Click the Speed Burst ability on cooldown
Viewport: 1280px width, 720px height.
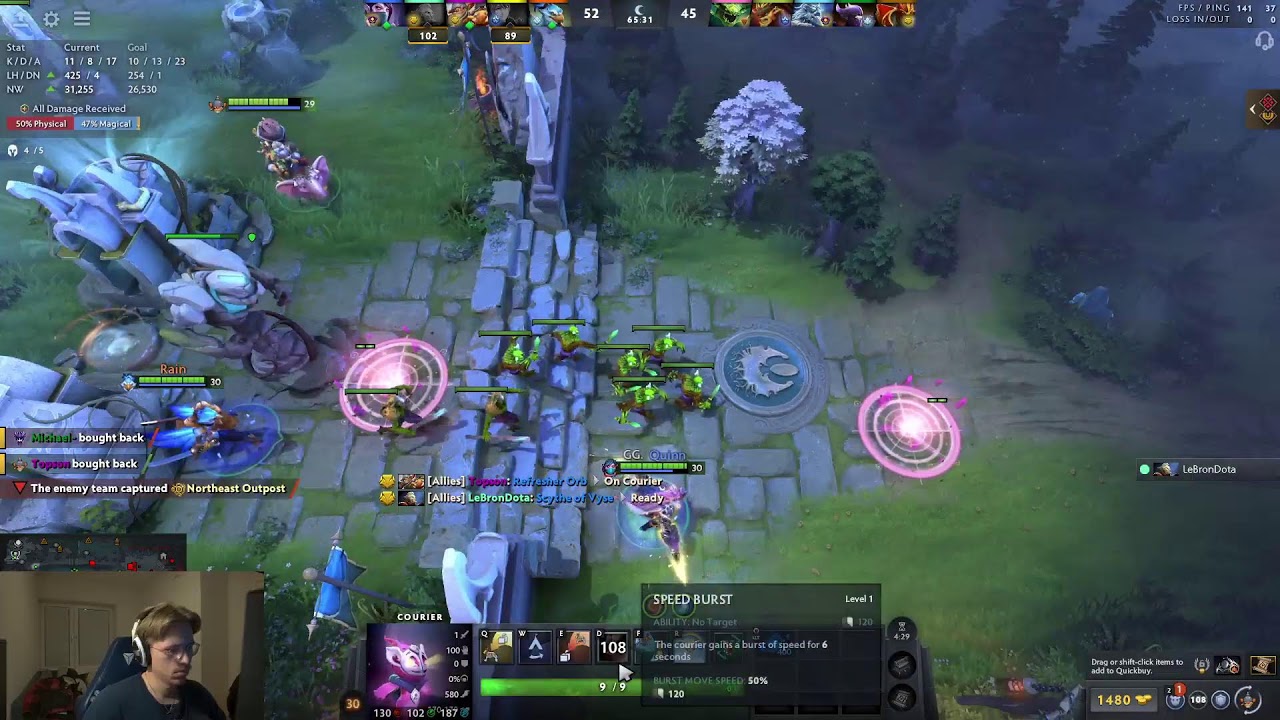612,648
